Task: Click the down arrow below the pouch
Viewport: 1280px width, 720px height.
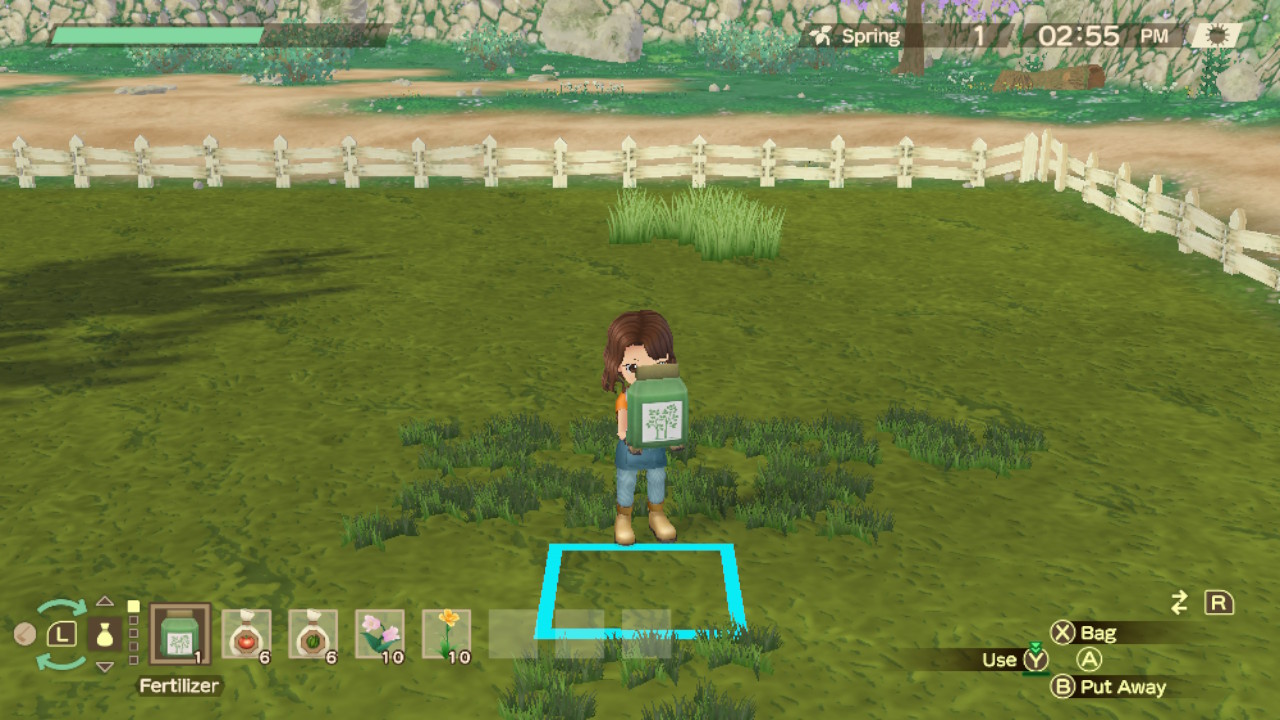Action: pyautogui.click(x=104, y=667)
